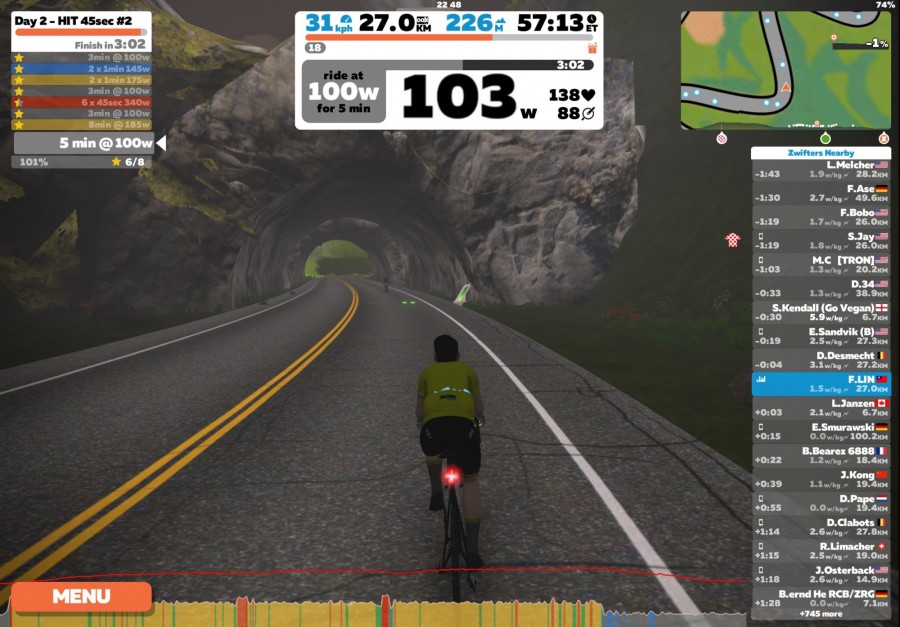Choose E.Smurawski from nearby riders
Image resolution: width=900 pixels, height=627 pixels.
(821, 432)
